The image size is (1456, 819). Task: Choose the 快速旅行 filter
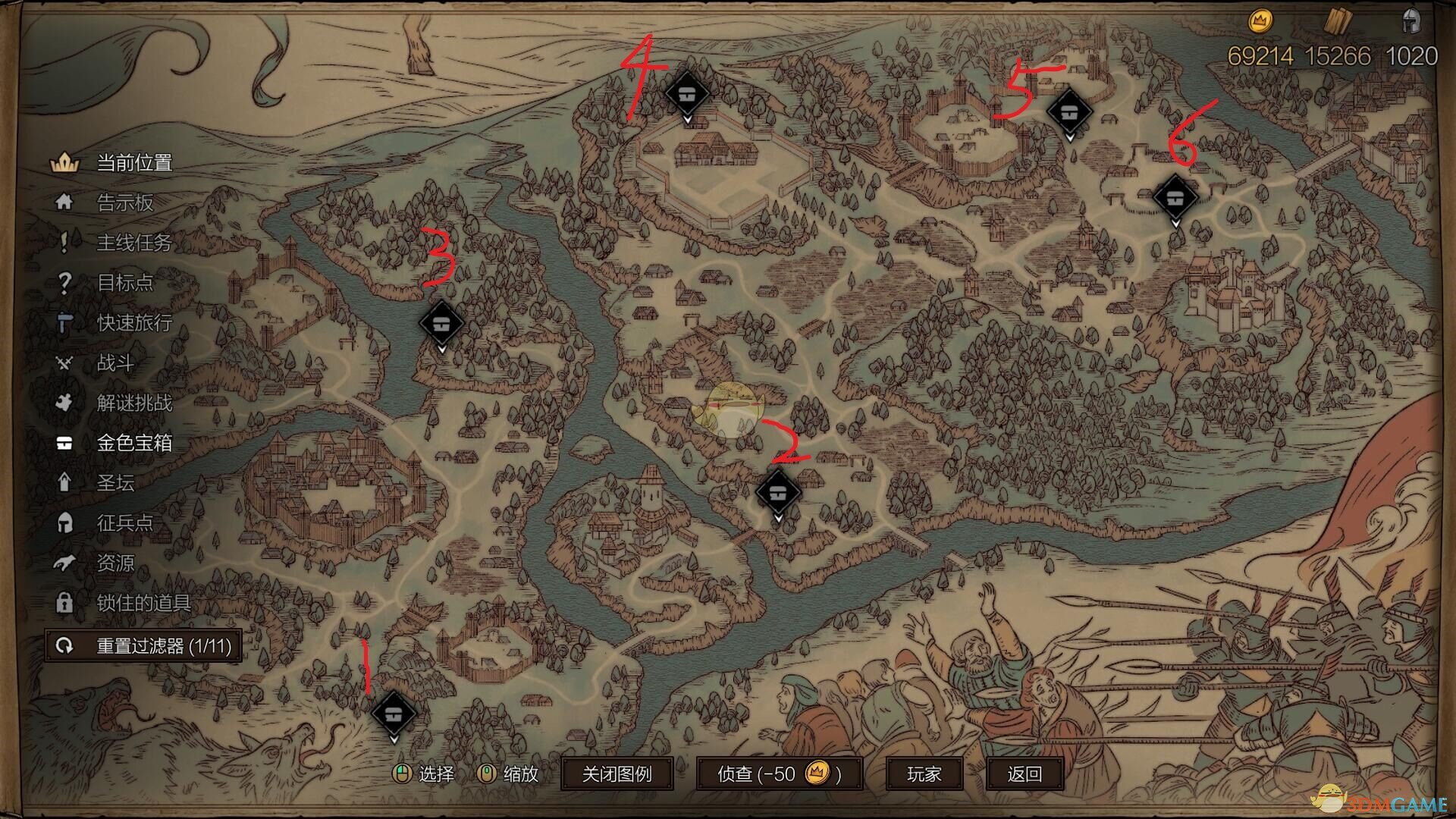point(133,323)
